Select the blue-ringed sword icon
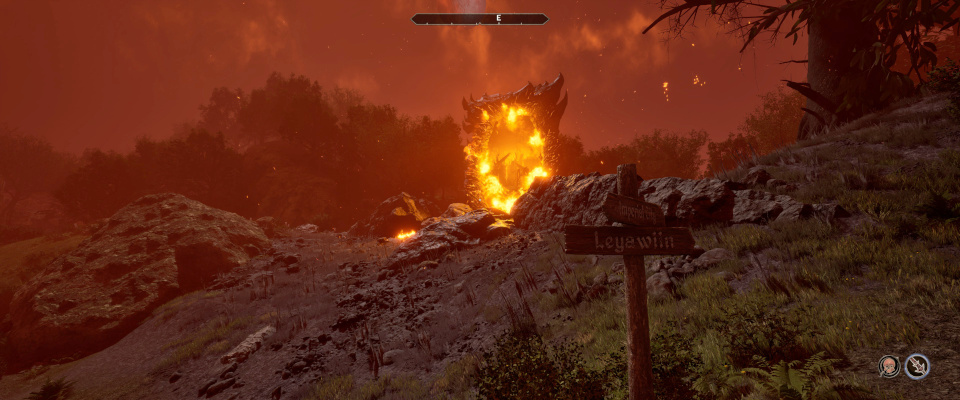 tap(917, 366)
